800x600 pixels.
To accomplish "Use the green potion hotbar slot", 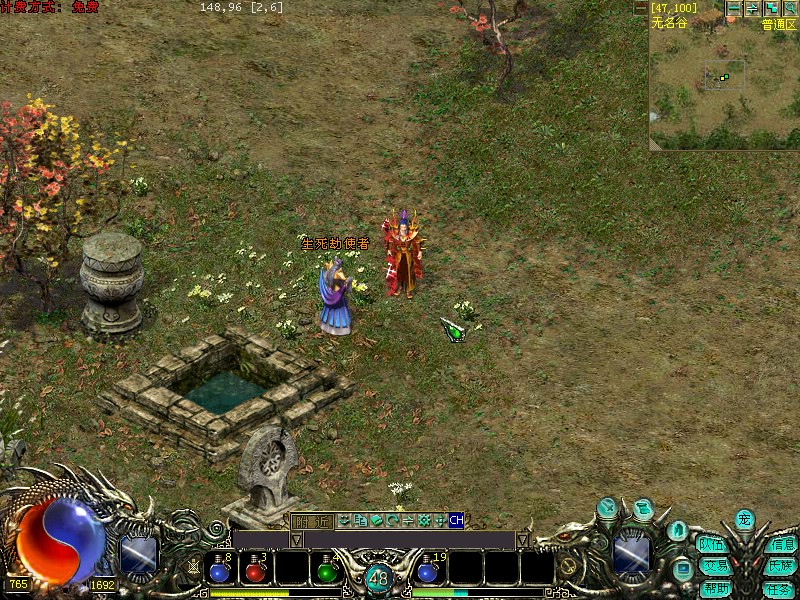I will pyautogui.click(x=326, y=568).
